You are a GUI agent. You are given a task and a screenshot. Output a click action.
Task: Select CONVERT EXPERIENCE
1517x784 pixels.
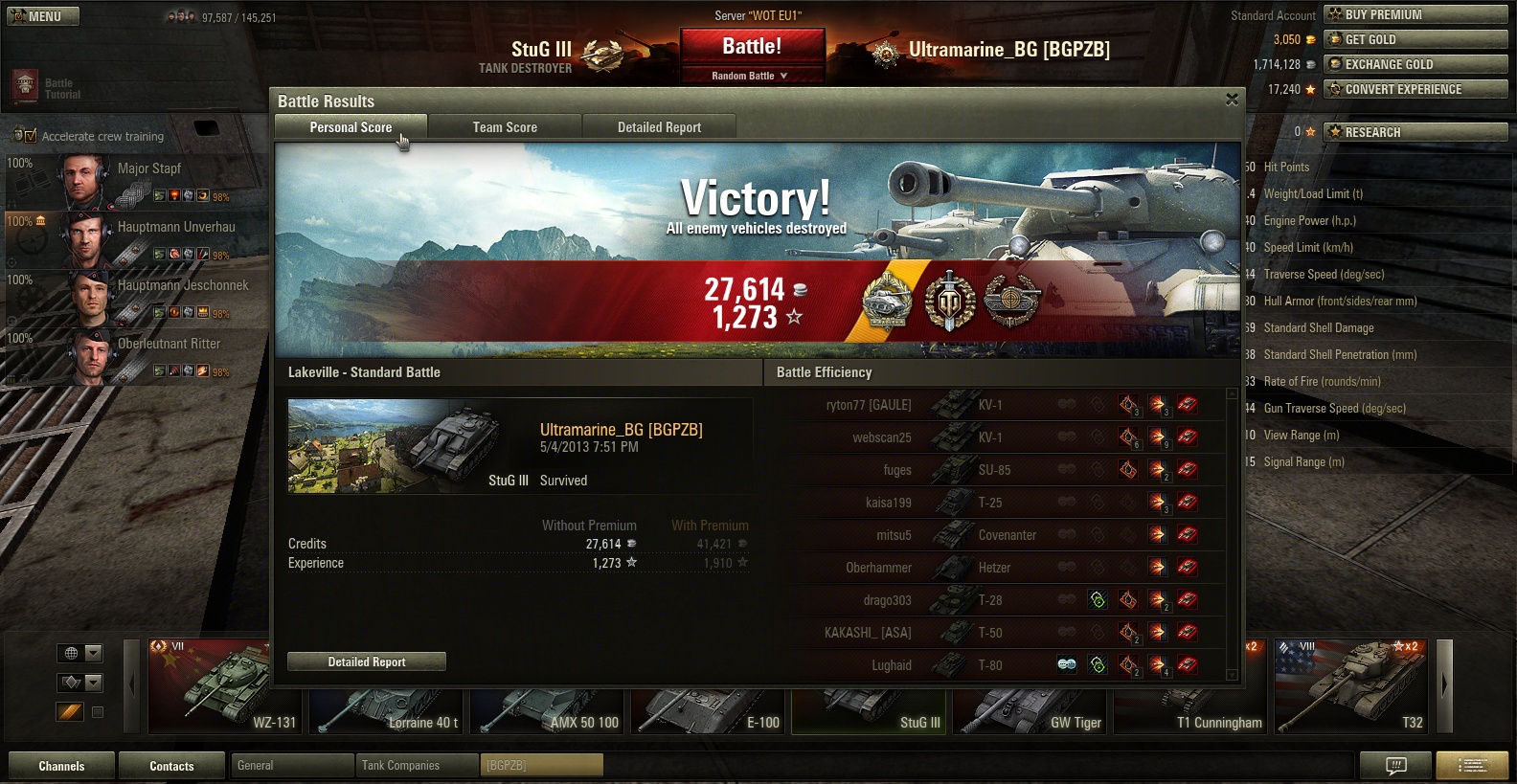[x=1415, y=89]
